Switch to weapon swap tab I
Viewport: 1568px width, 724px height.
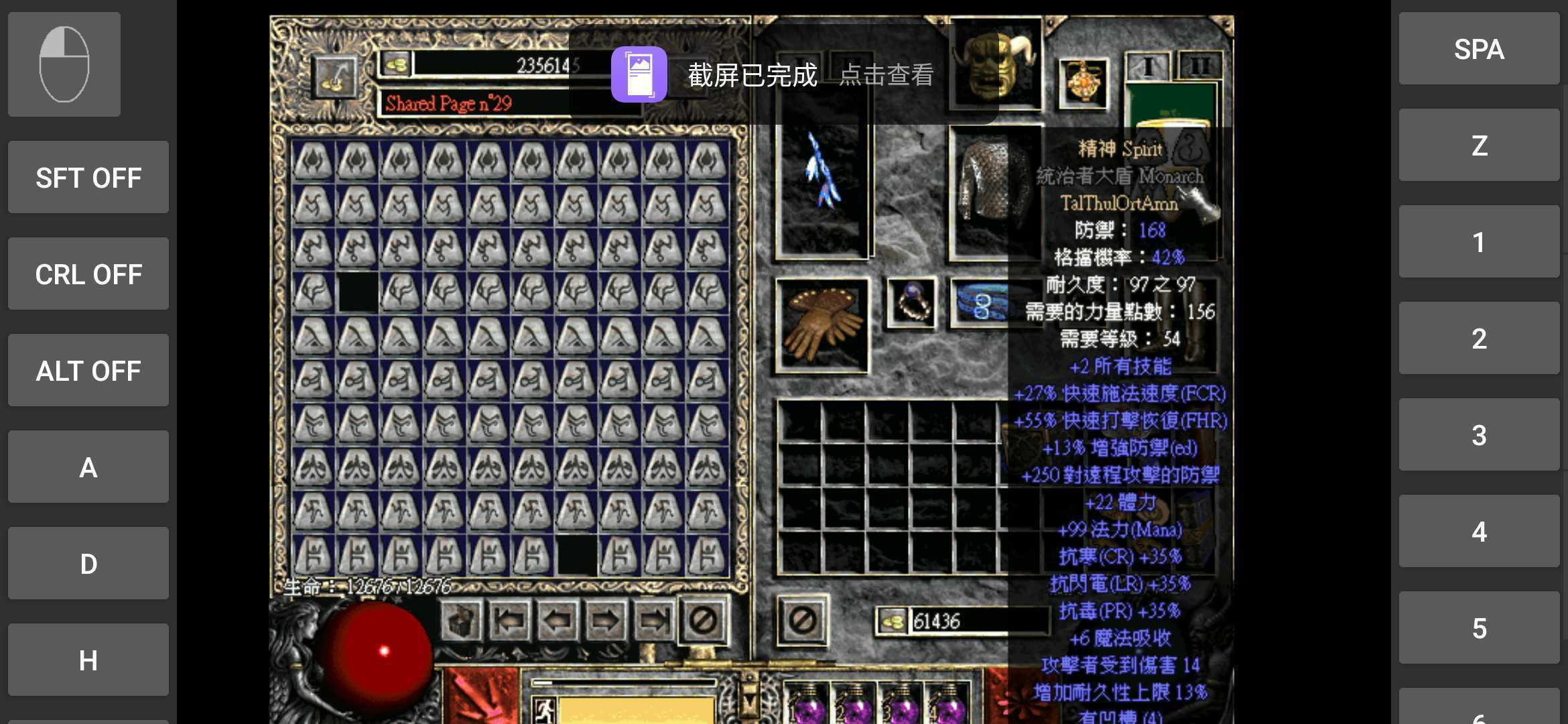pos(1150,64)
